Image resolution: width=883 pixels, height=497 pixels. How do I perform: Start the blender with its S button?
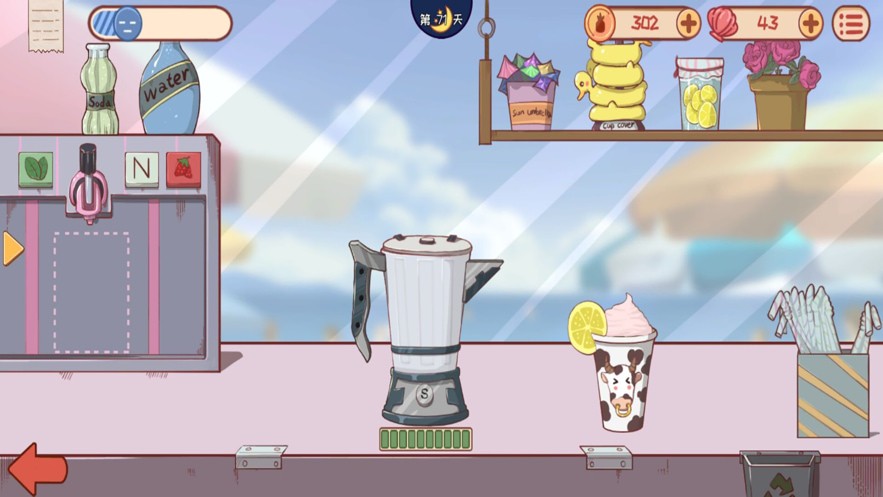pos(424,394)
